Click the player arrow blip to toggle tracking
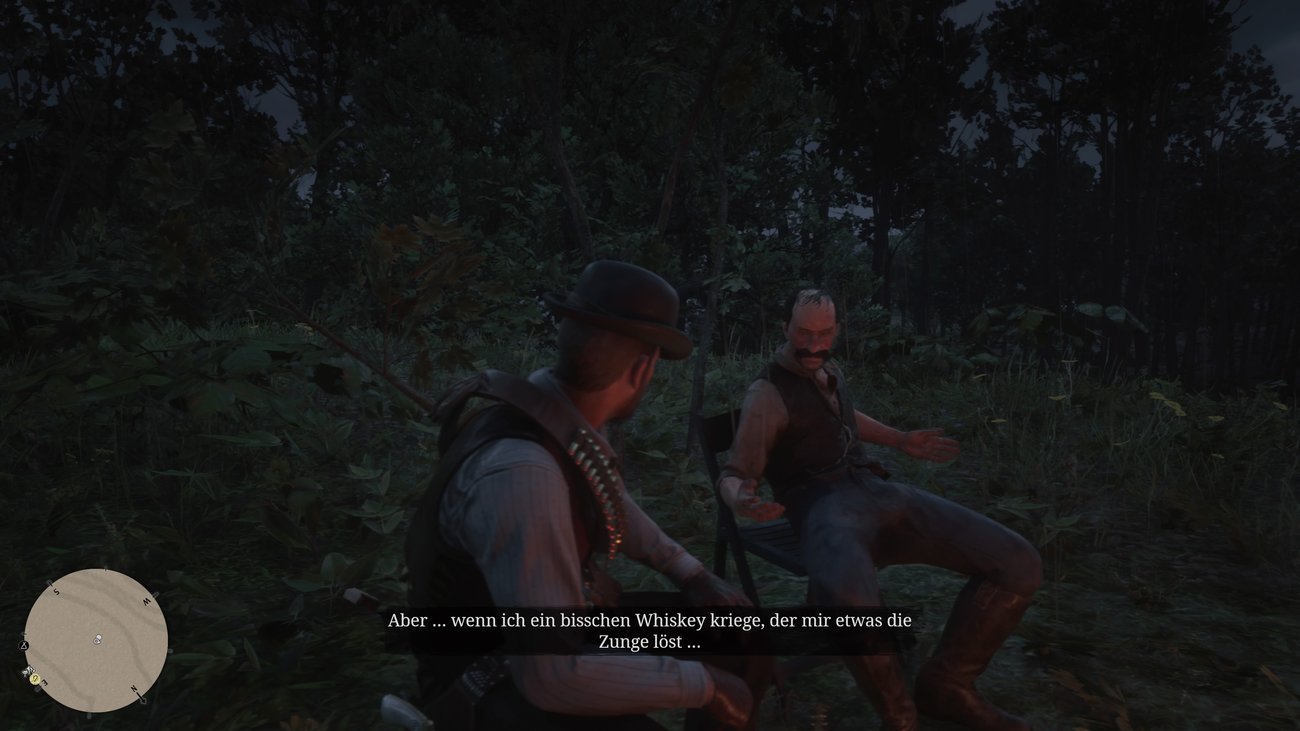The width and height of the screenshot is (1300, 731). [97, 640]
